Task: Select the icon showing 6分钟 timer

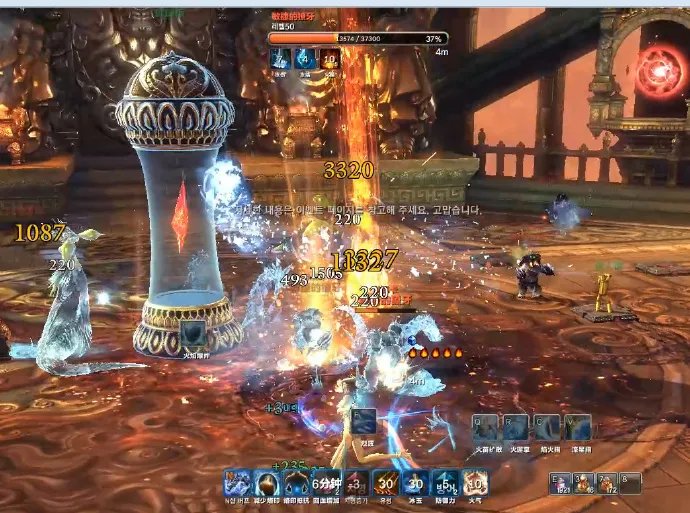Action: 327,482
